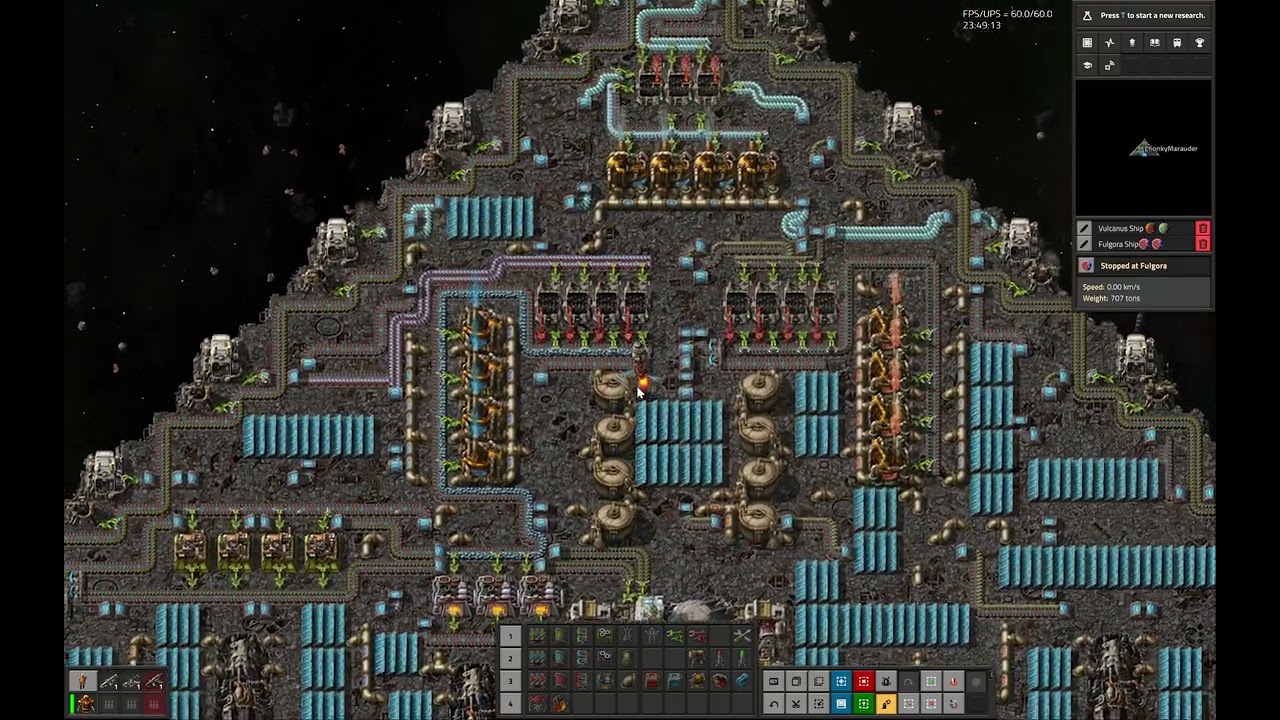Pick the wrench and screwdriver quickbar slot
Screen dimensions: 1280x720
pos(741,636)
